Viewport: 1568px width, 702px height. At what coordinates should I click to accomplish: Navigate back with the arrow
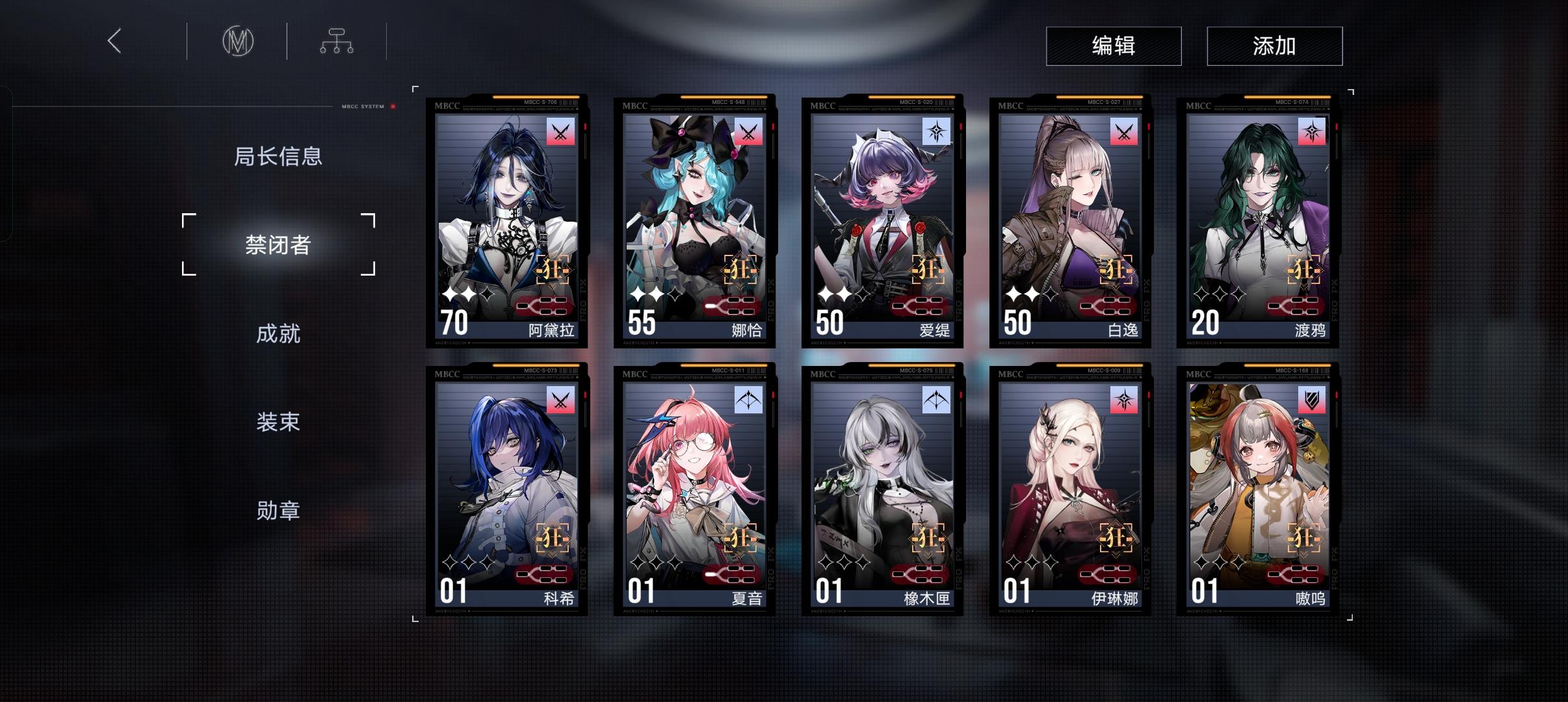tap(115, 40)
